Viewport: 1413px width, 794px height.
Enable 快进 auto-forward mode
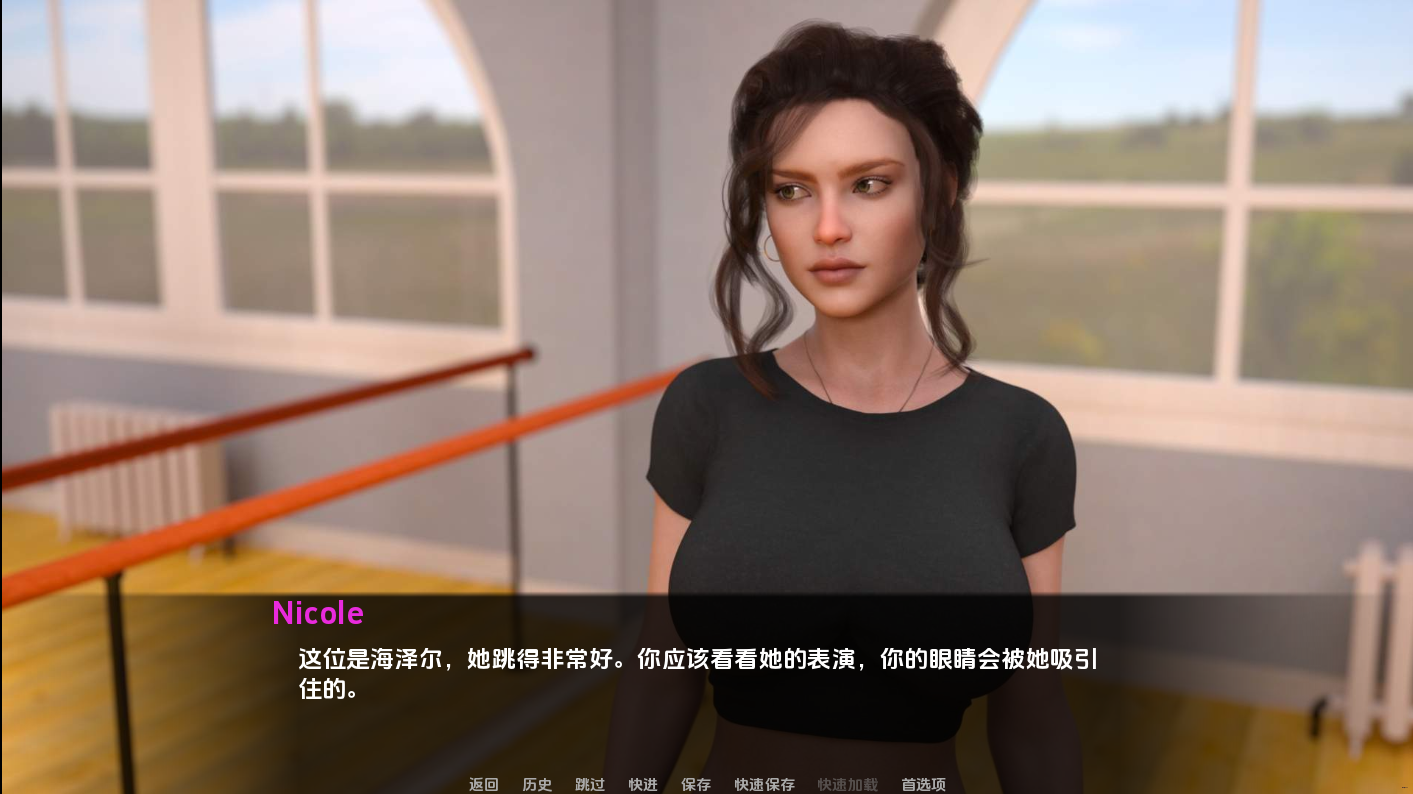pos(642,785)
